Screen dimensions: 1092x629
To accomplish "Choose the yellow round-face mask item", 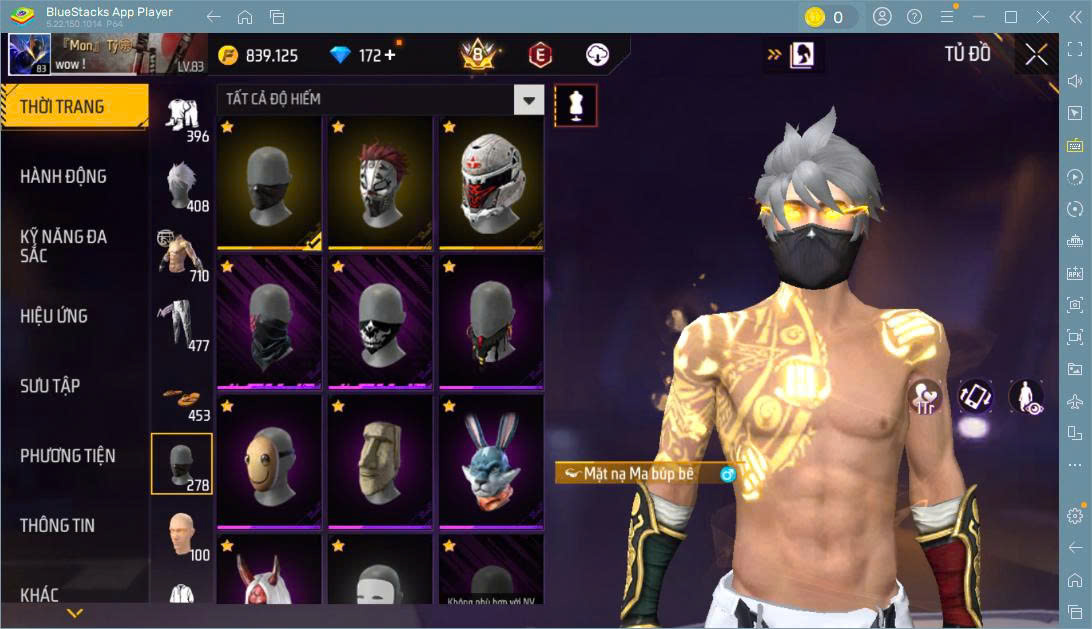I will tap(269, 460).
